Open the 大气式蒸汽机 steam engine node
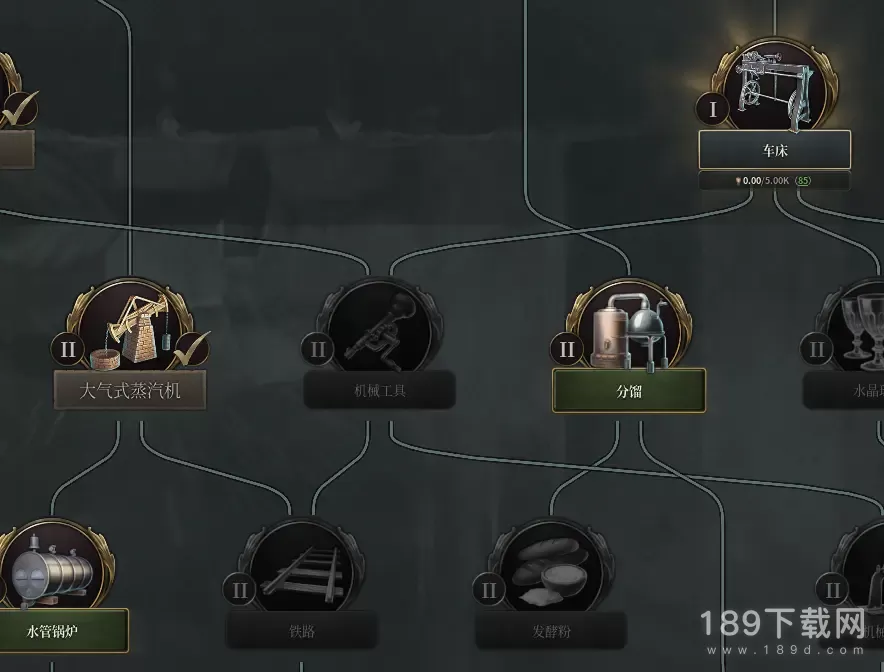The height and width of the screenshot is (672, 884). click(x=130, y=389)
